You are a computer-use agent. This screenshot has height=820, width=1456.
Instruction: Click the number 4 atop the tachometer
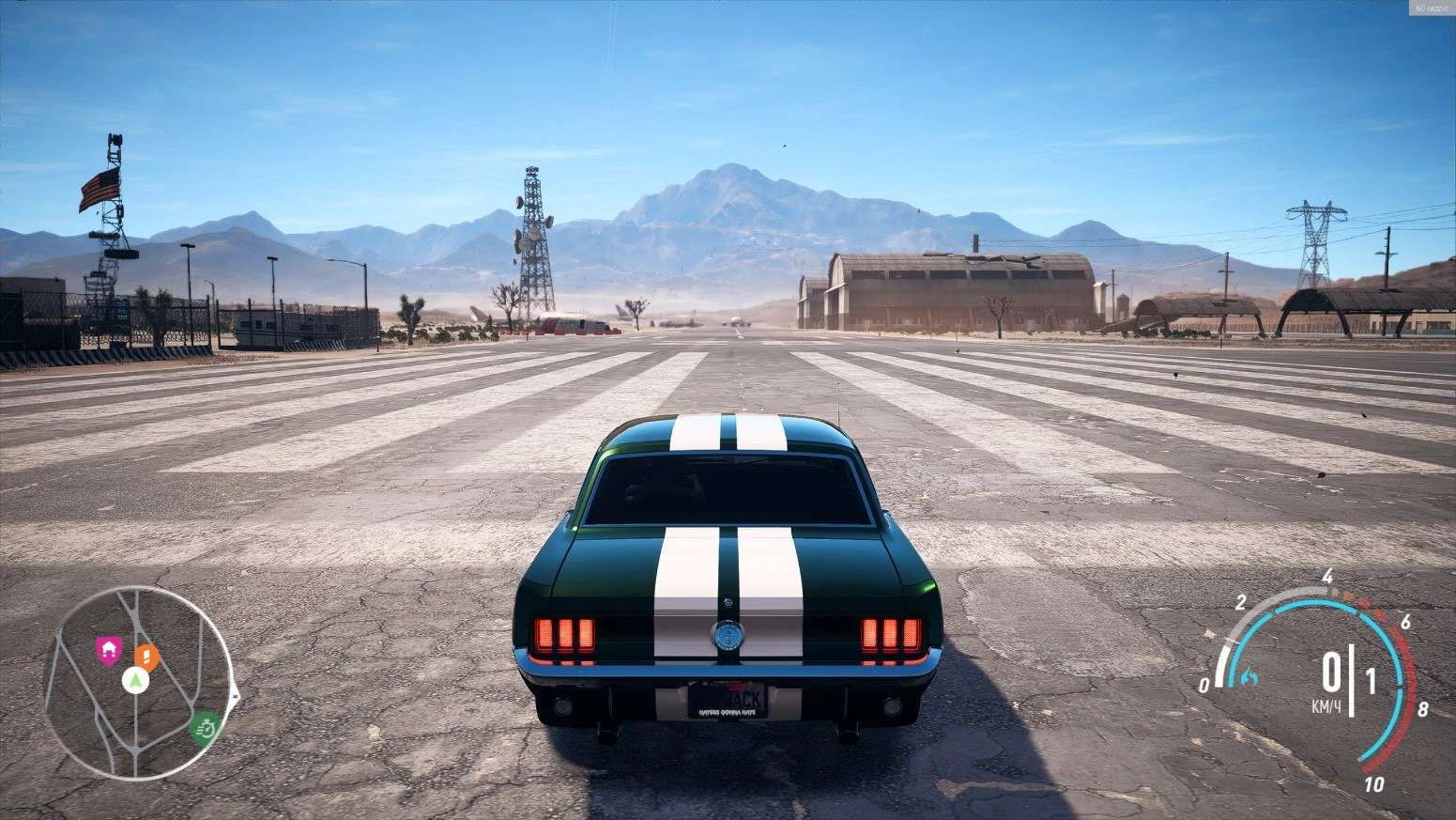pos(1326,577)
